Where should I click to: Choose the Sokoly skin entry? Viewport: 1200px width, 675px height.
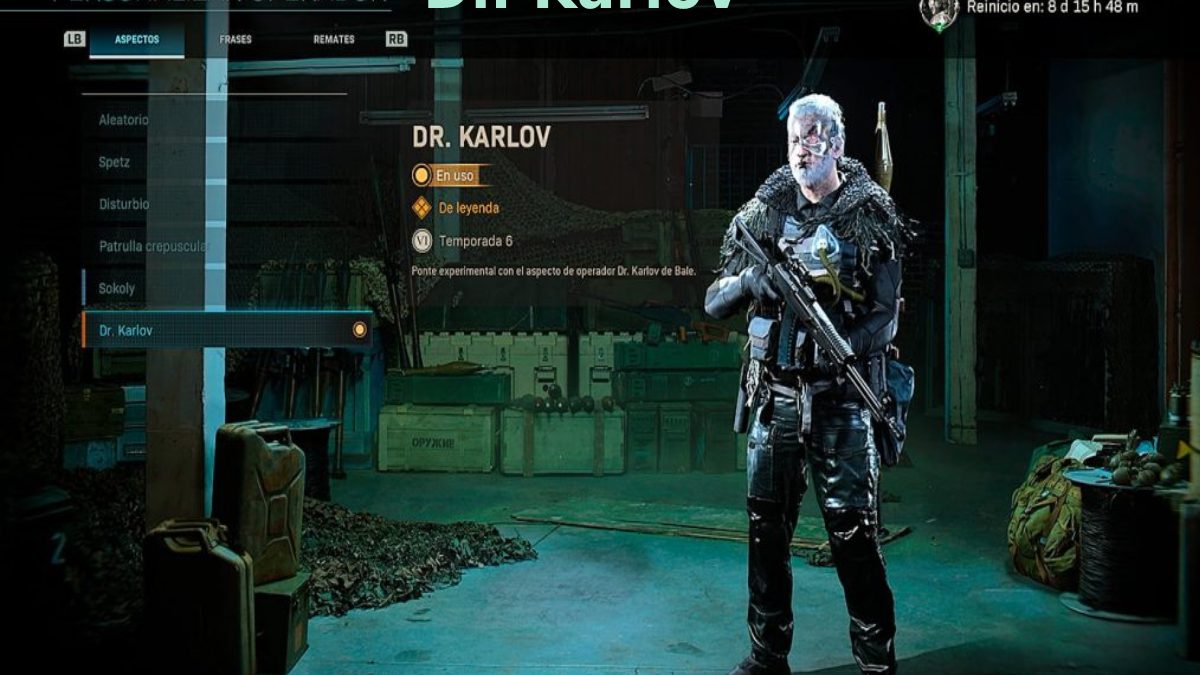pyautogui.click(x=117, y=288)
